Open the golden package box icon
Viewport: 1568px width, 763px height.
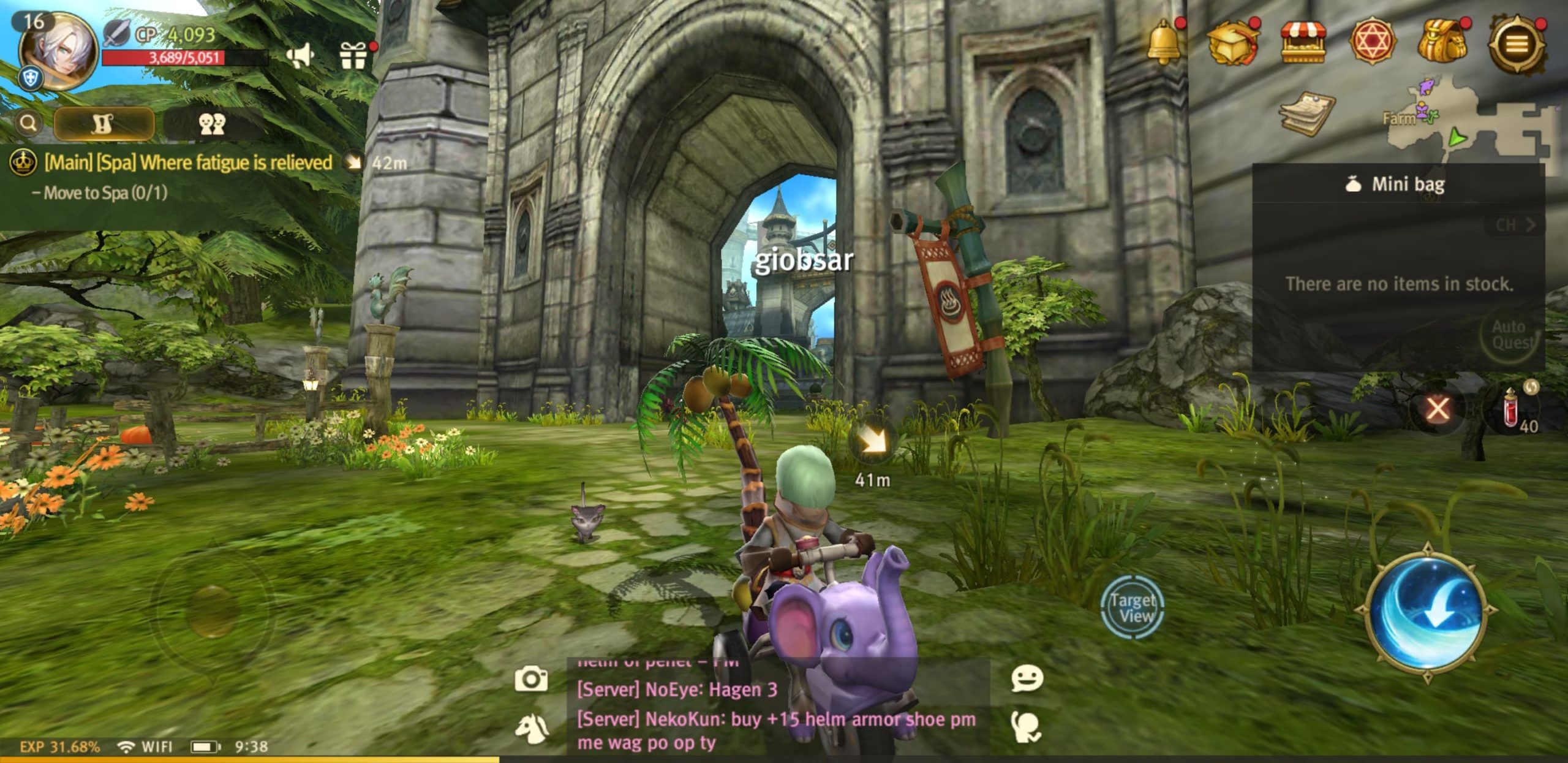click(1232, 42)
